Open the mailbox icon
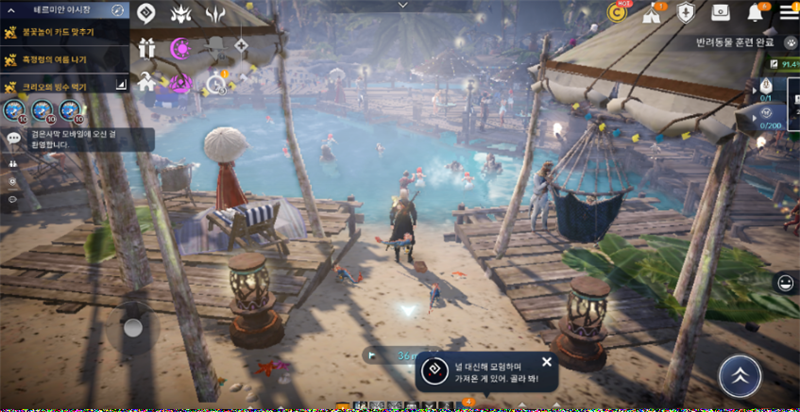Image resolution: width=800 pixels, height=412 pixels. pos(720,13)
